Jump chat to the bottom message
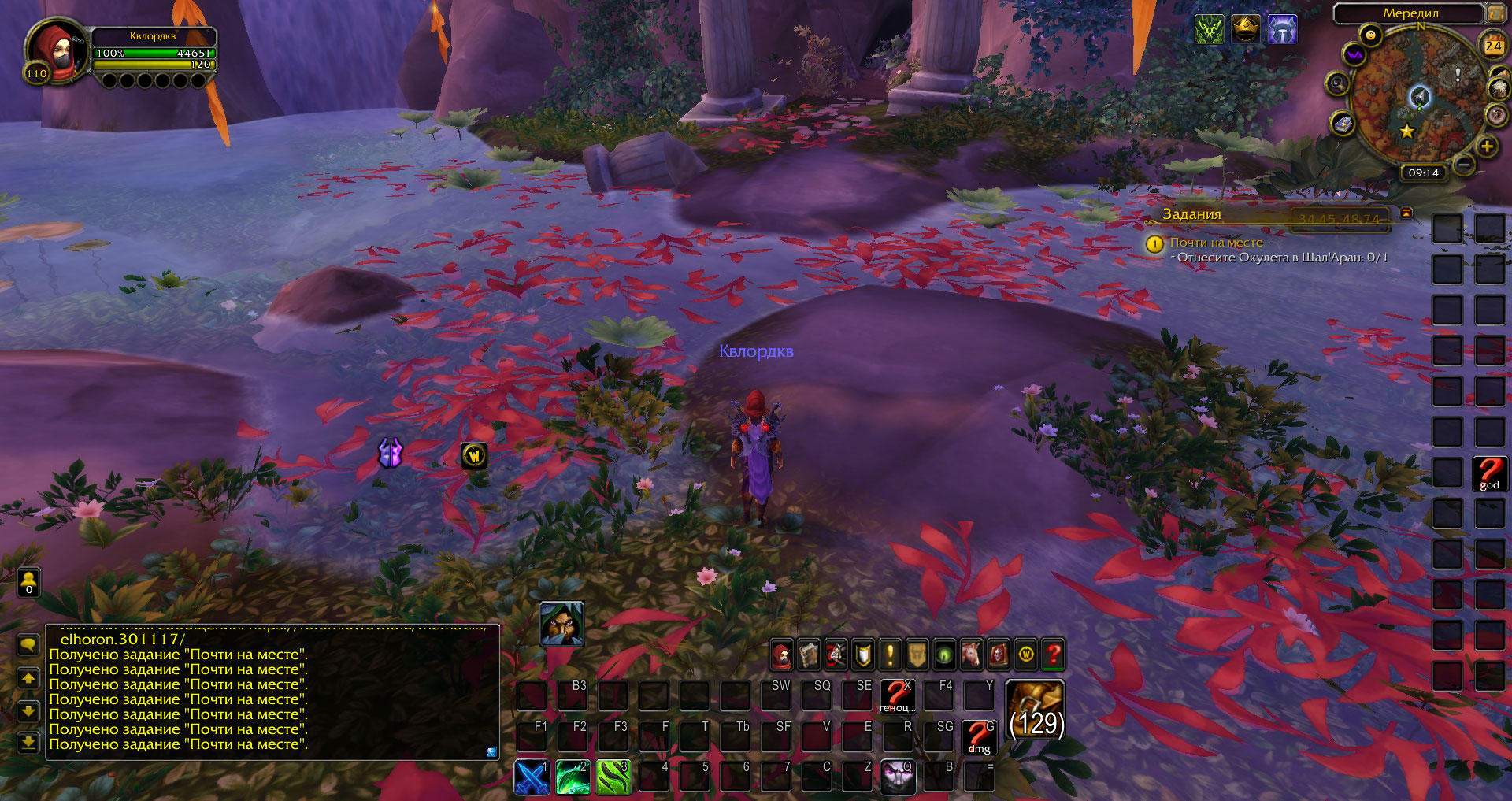This screenshot has height=801, width=1512. pyautogui.click(x=28, y=742)
